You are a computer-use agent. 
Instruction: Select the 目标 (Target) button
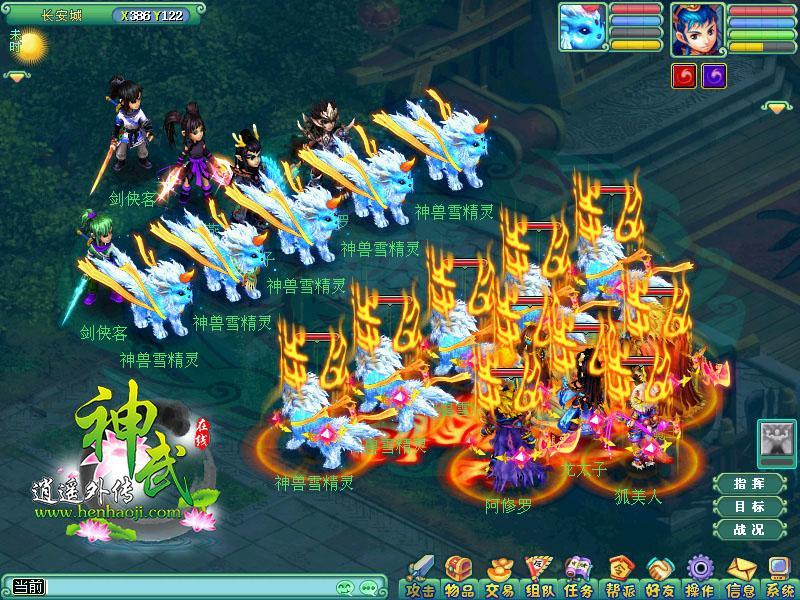[x=749, y=506]
